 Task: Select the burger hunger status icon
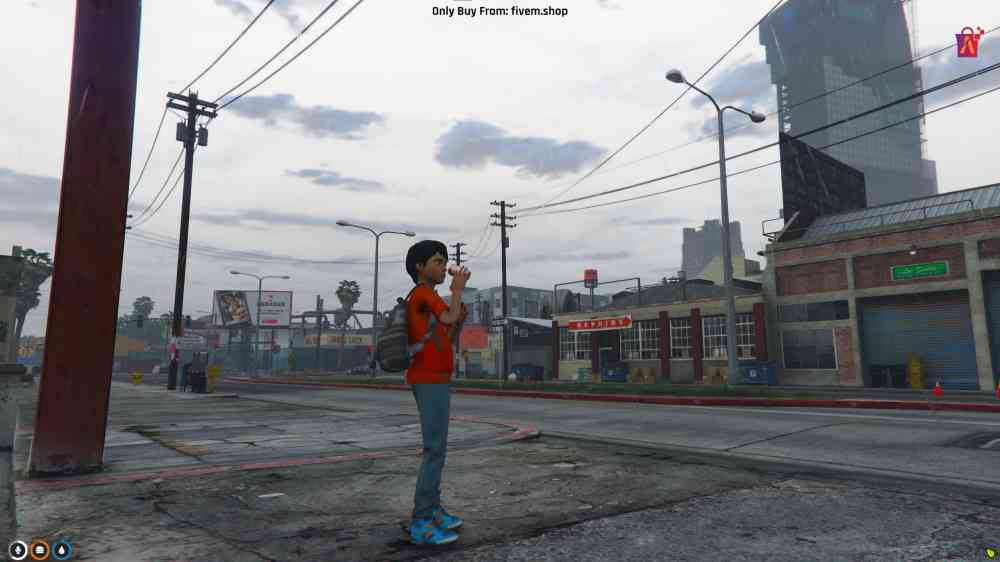[40, 549]
